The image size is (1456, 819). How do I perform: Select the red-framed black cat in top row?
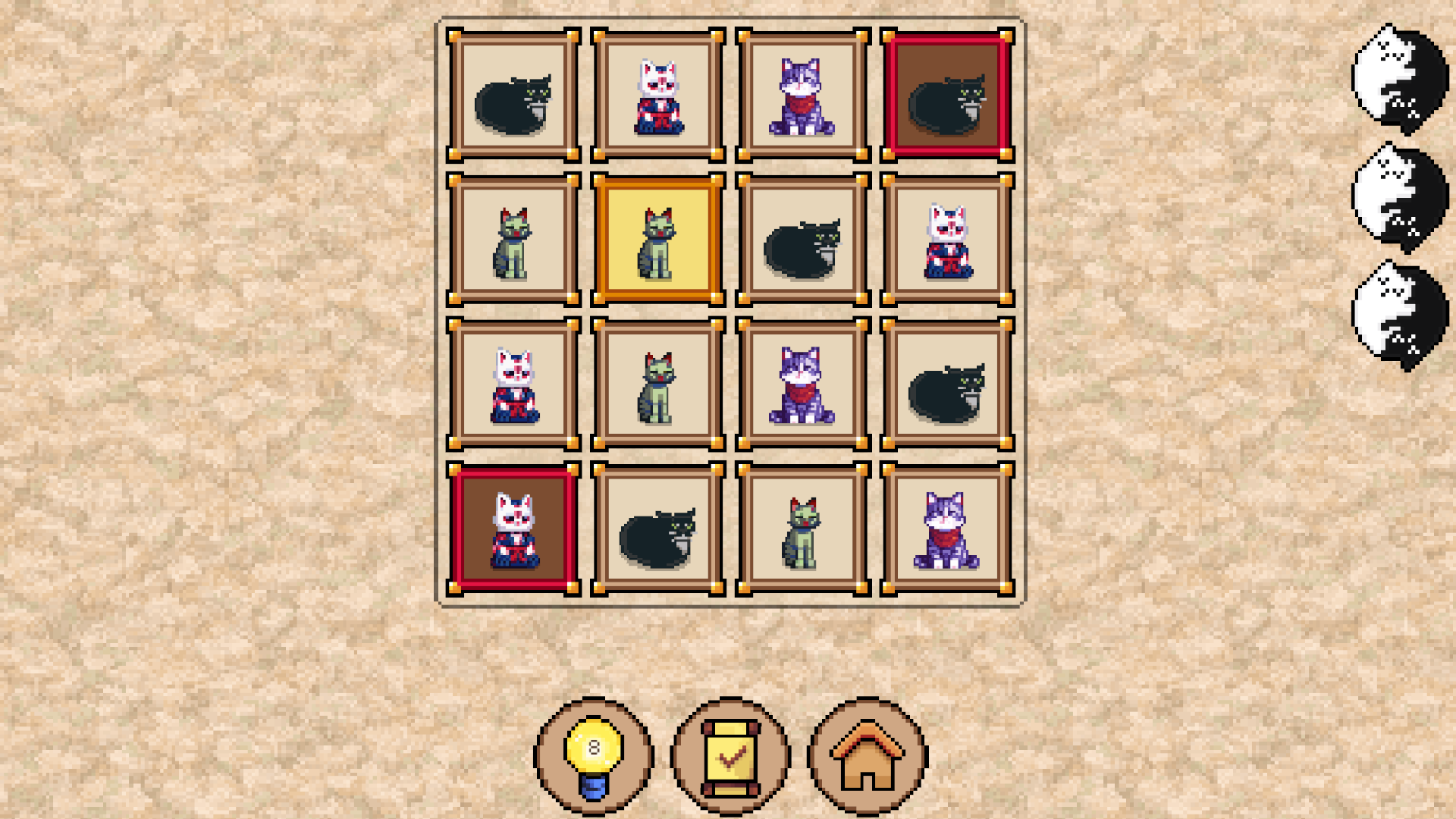coord(946,95)
